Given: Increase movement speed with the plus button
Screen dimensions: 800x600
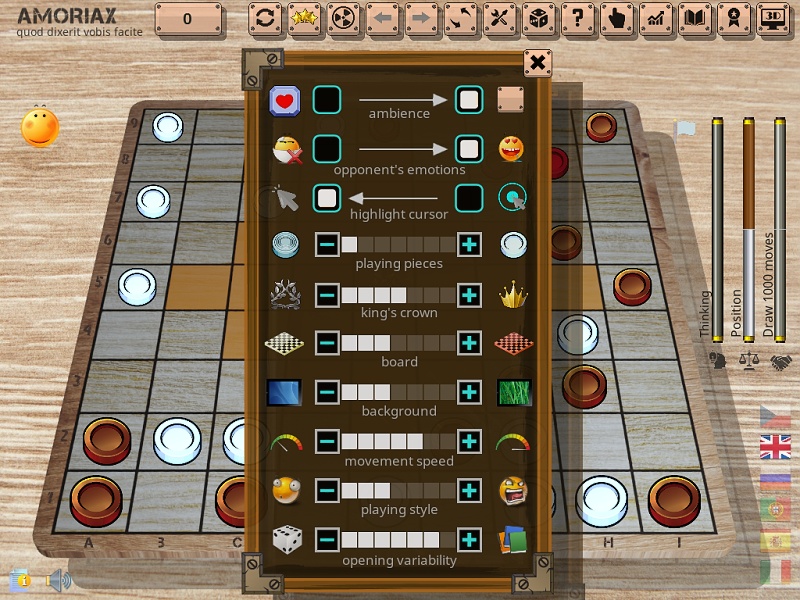Looking at the screenshot, I should coord(469,442).
